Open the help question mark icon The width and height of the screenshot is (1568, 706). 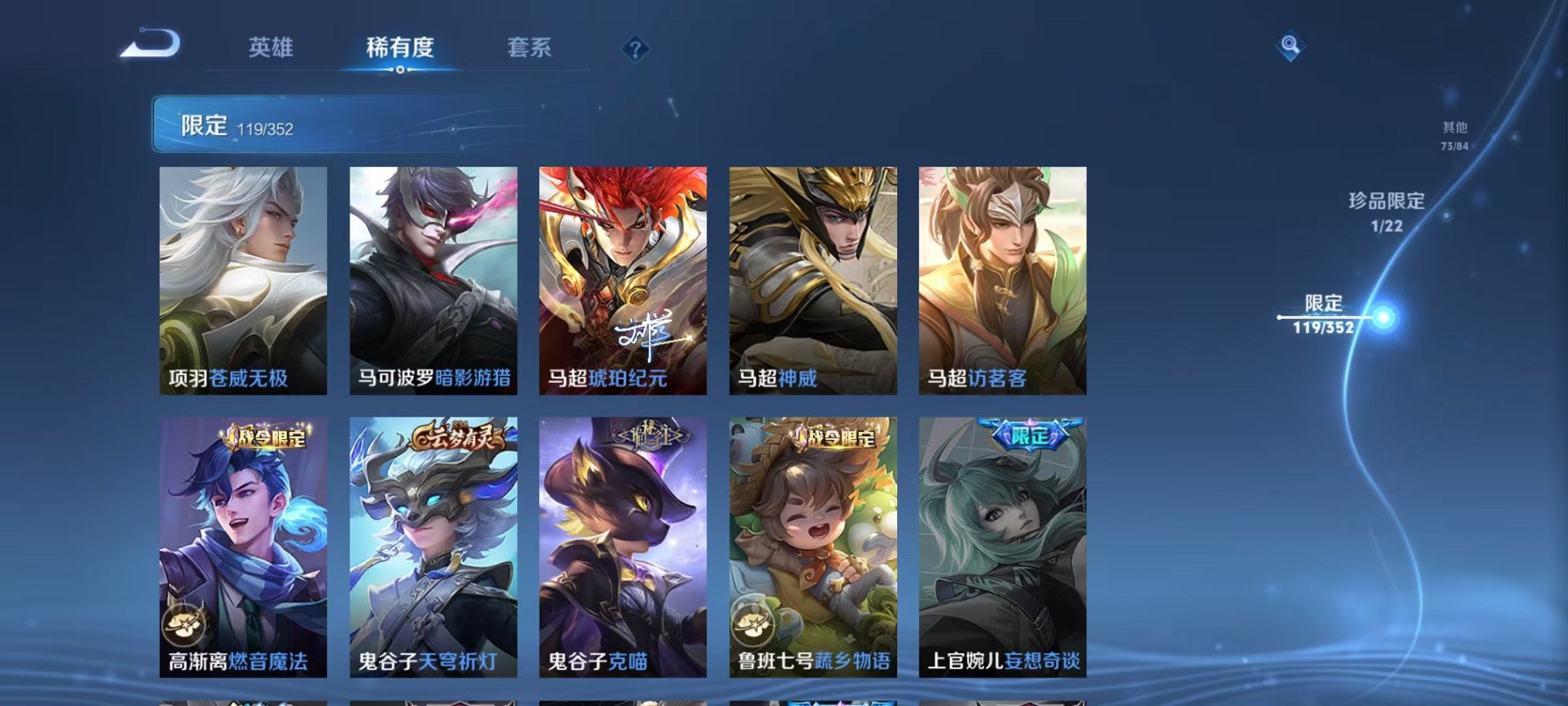[x=634, y=50]
